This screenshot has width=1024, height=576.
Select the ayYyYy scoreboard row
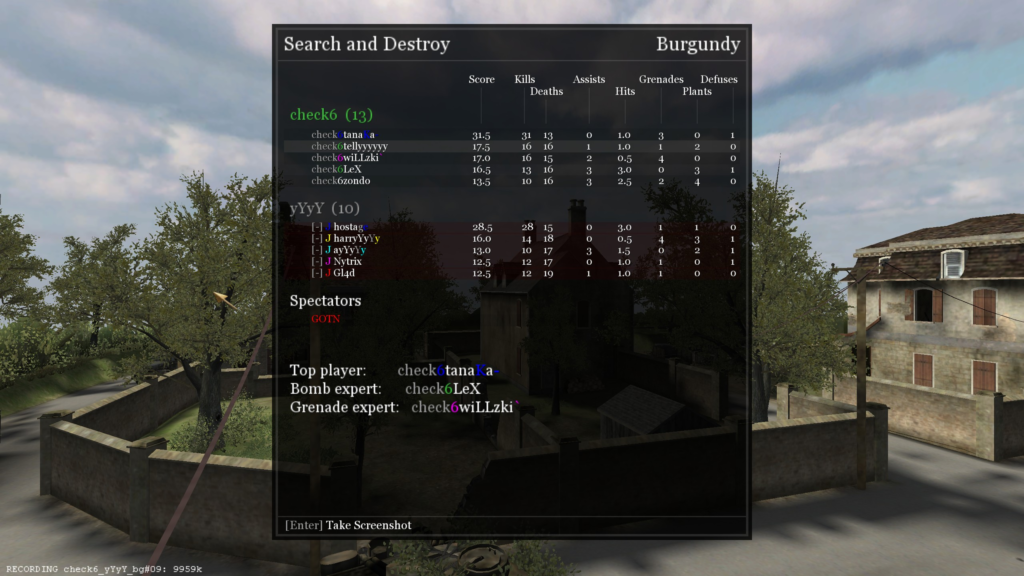coord(349,250)
